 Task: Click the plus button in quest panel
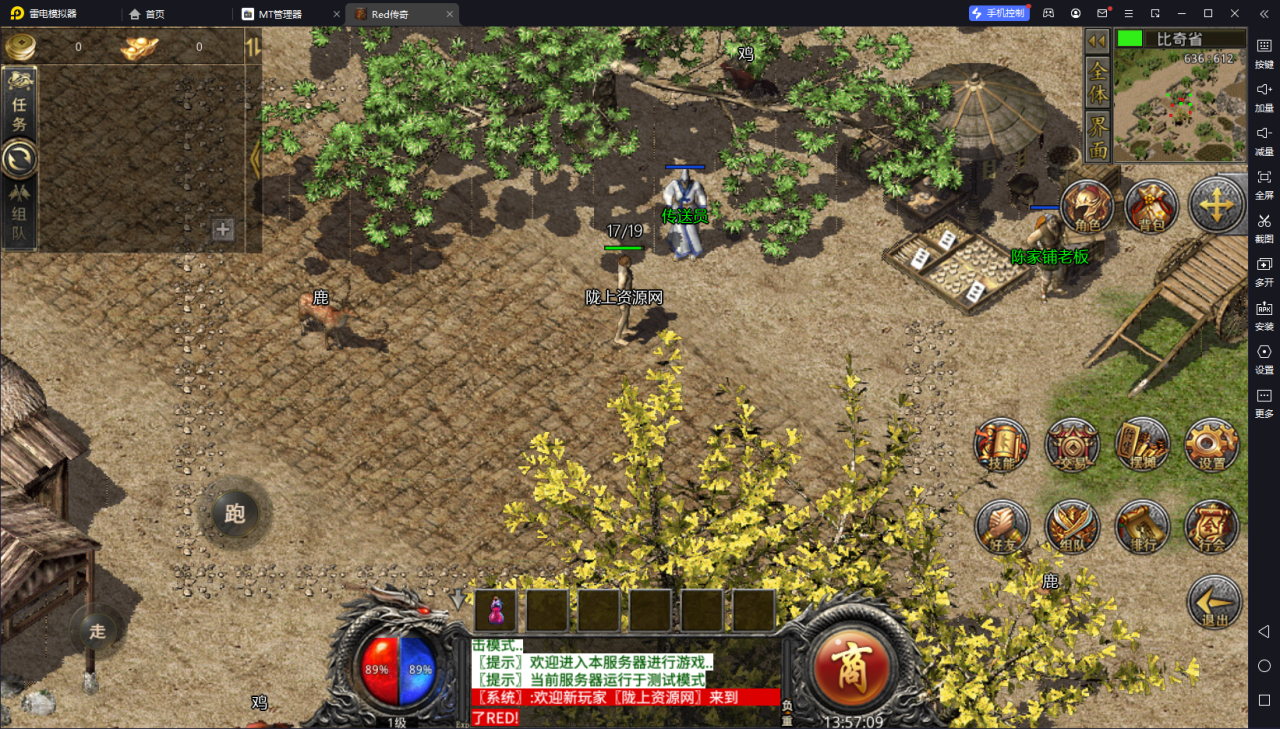(x=223, y=230)
